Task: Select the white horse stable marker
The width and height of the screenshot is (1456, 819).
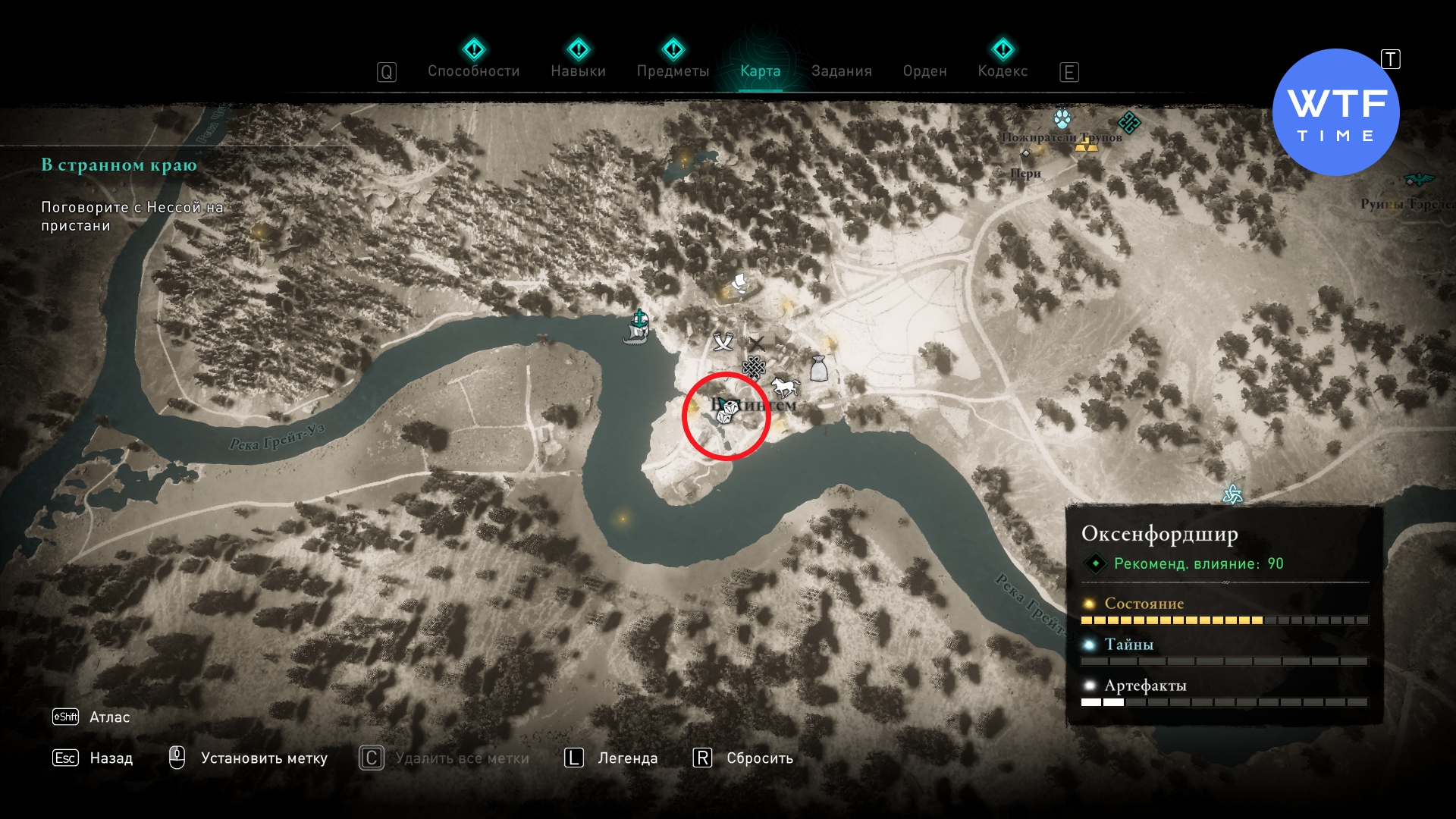Action: [785, 387]
